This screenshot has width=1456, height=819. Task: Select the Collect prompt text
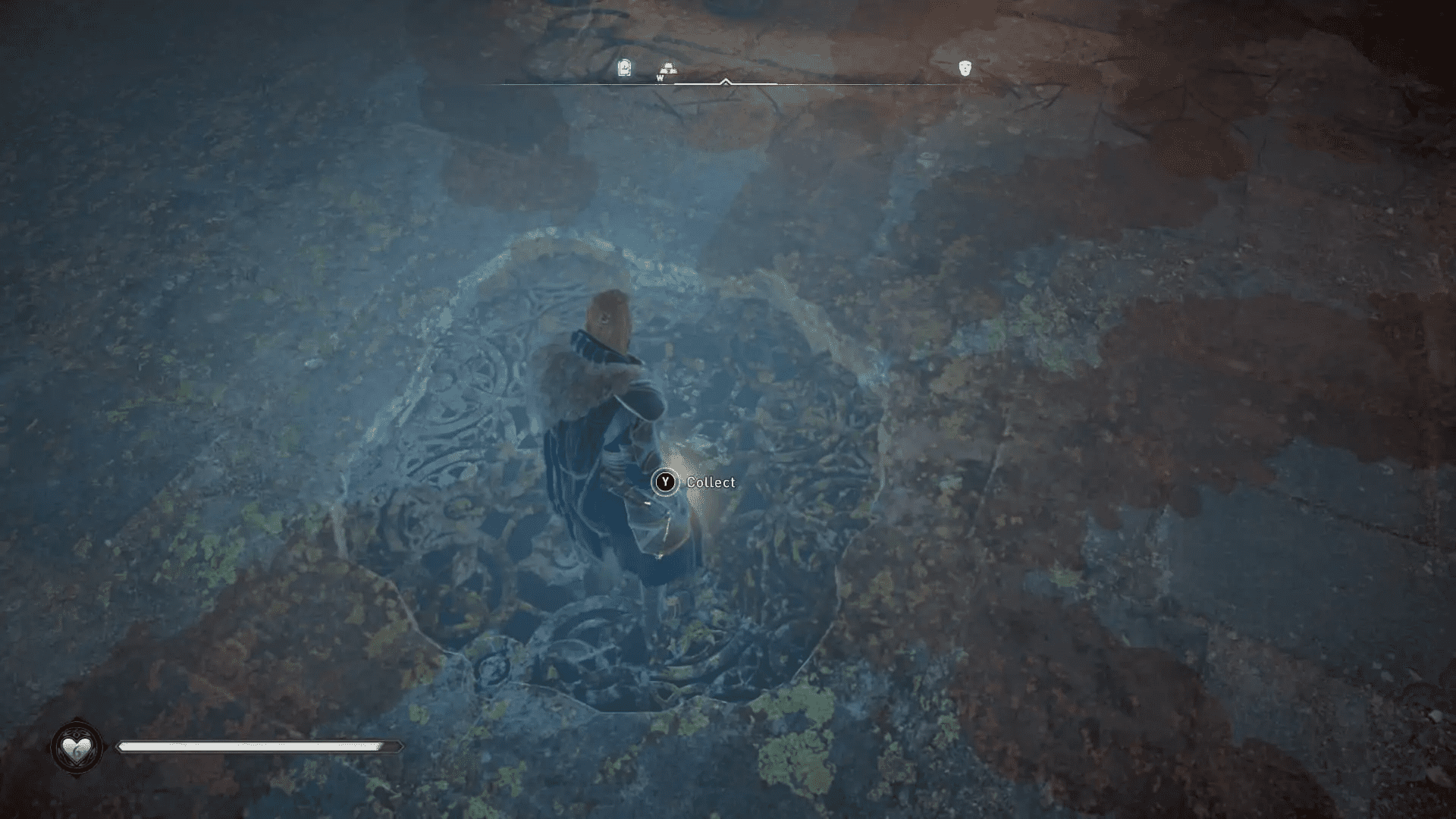pos(710,482)
